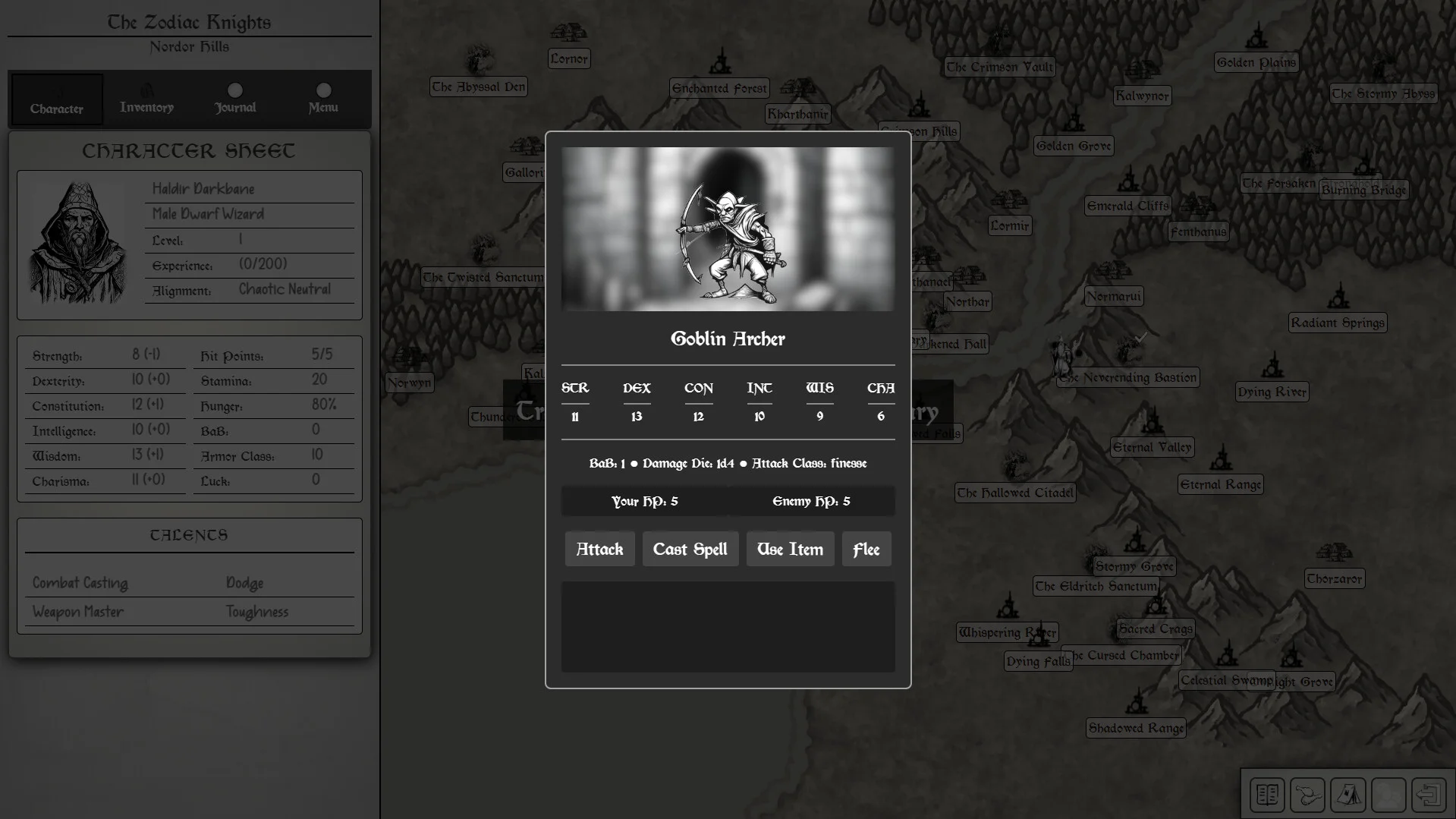This screenshot has height=819, width=1456.
Task: Open the Inventory tab
Action: 146,99
